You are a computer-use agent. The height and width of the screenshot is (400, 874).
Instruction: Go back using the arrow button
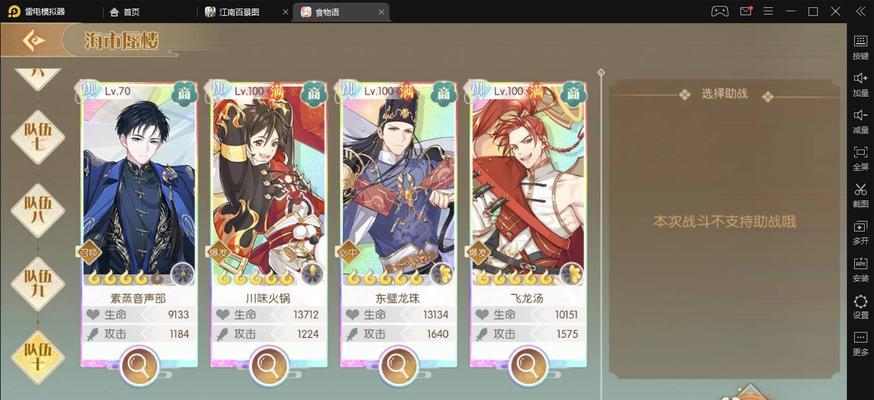click(33, 40)
